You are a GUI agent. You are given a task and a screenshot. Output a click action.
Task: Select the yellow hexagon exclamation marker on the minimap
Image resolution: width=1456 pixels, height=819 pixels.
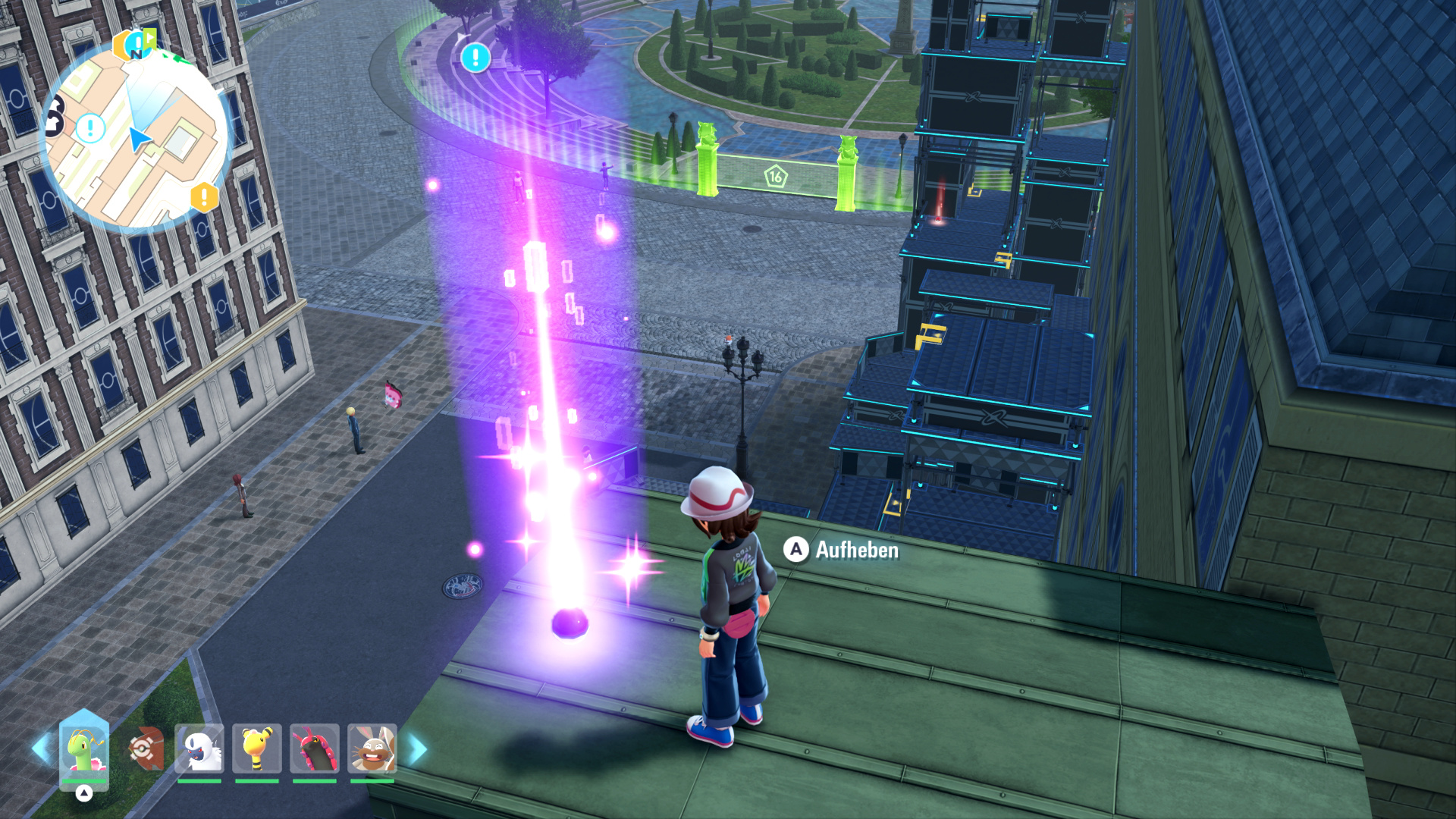coord(204,197)
